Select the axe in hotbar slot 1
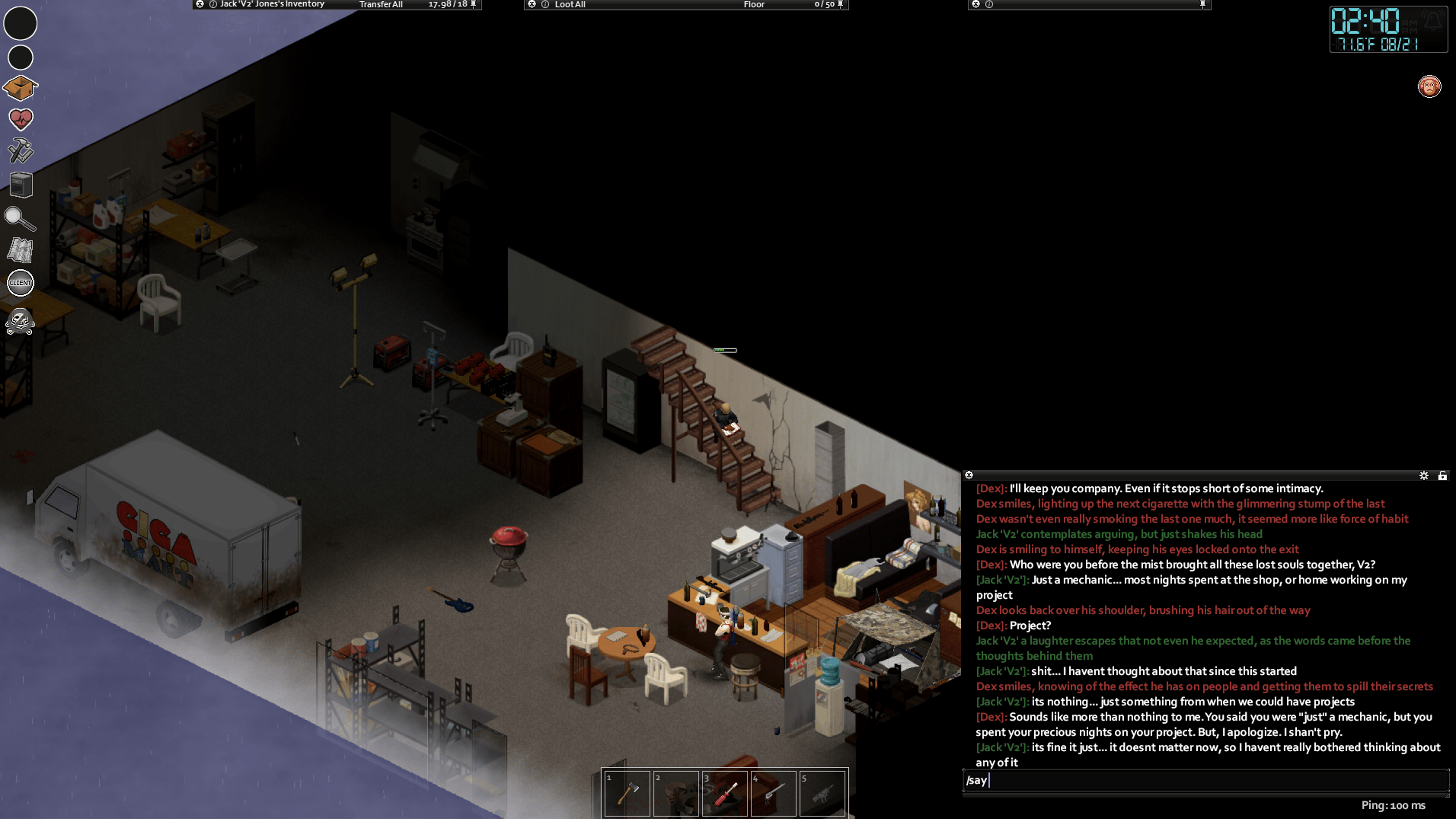1456x819 pixels. pyautogui.click(x=627, y=793)
